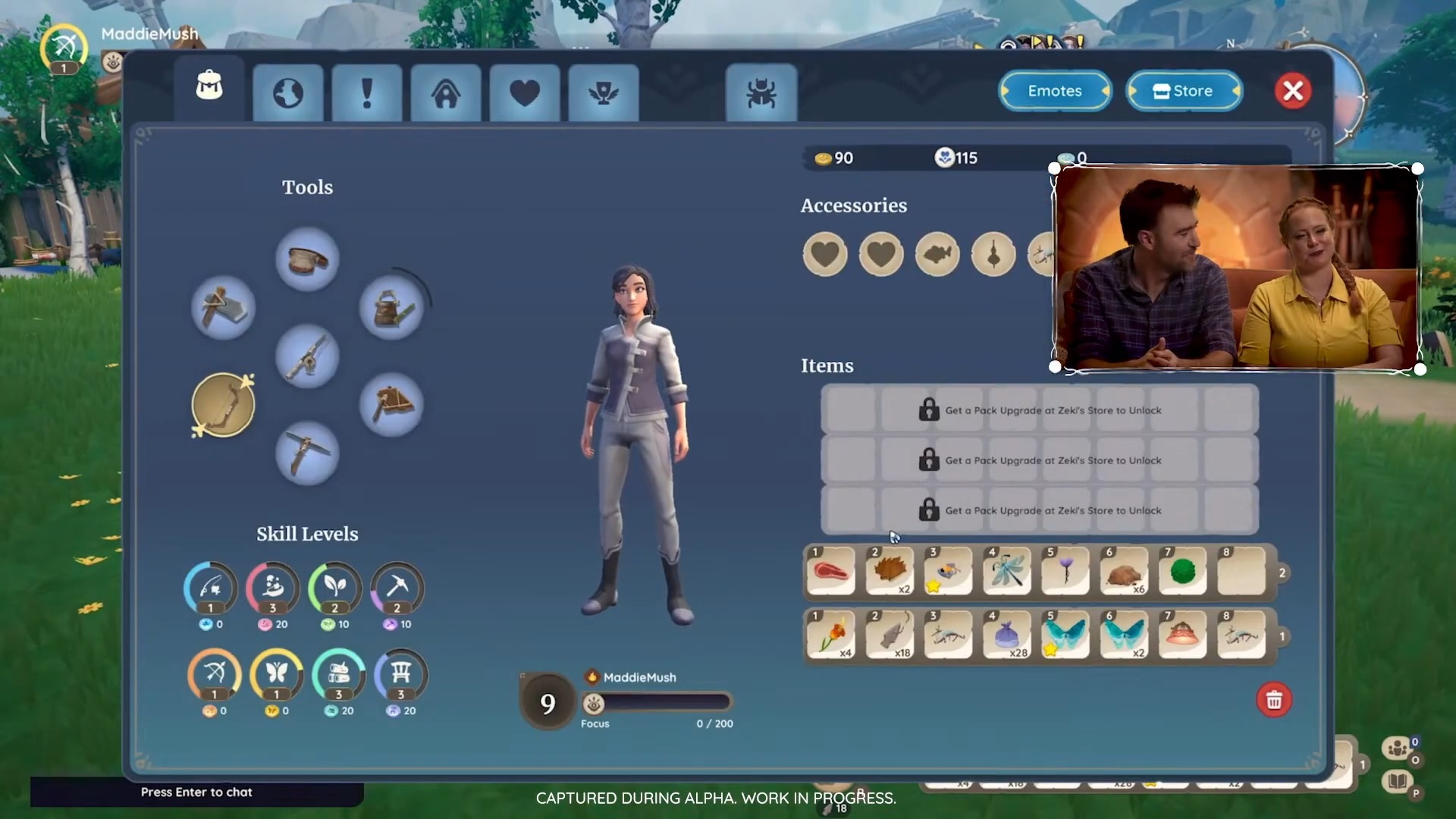Select the bow tool
Screen dimensions: 1456x819
click(x=223, y=405)
